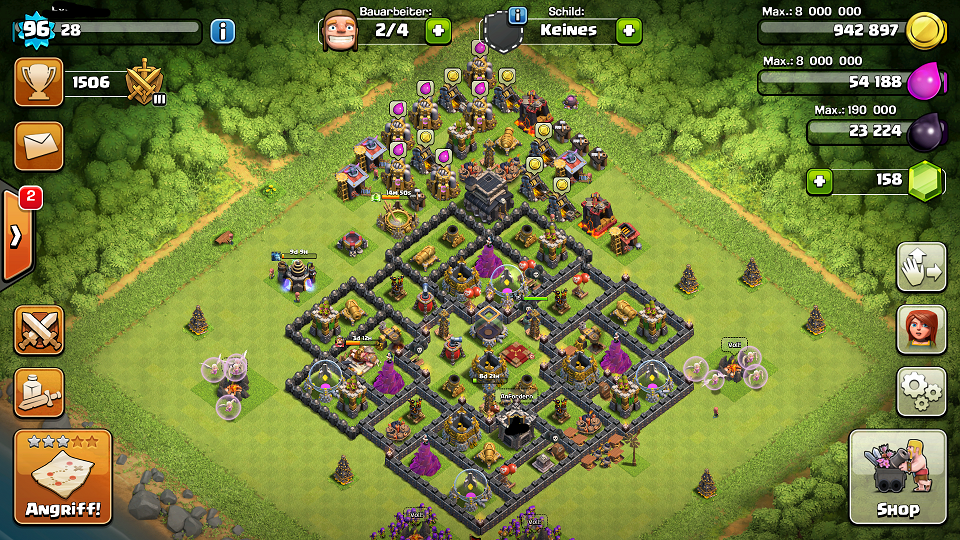Viewport: 960px width, 540px height.
Task: Open the crossed swords battle log
Action: 39,330
